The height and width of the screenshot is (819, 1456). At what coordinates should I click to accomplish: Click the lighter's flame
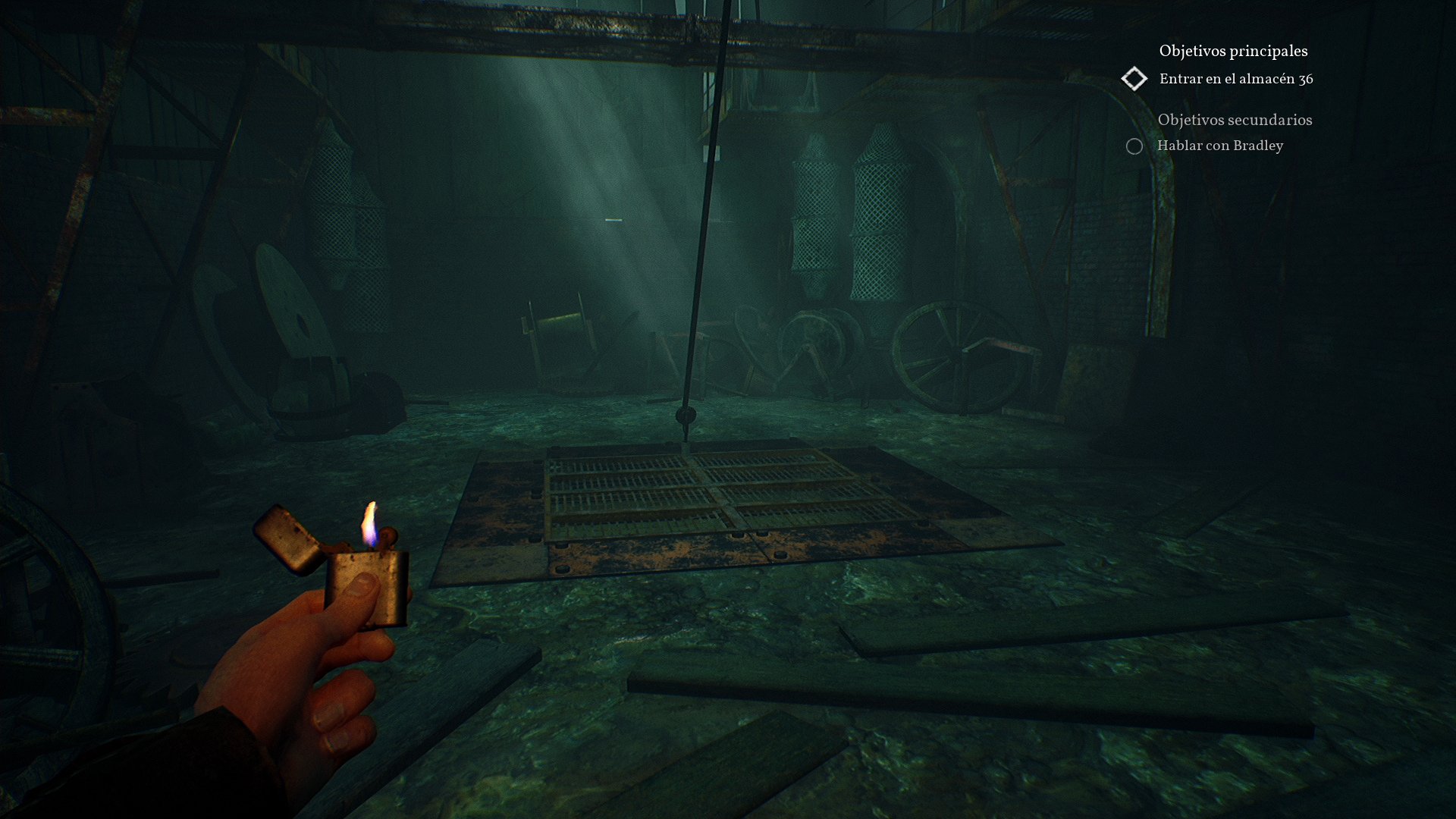coord(369,523)
